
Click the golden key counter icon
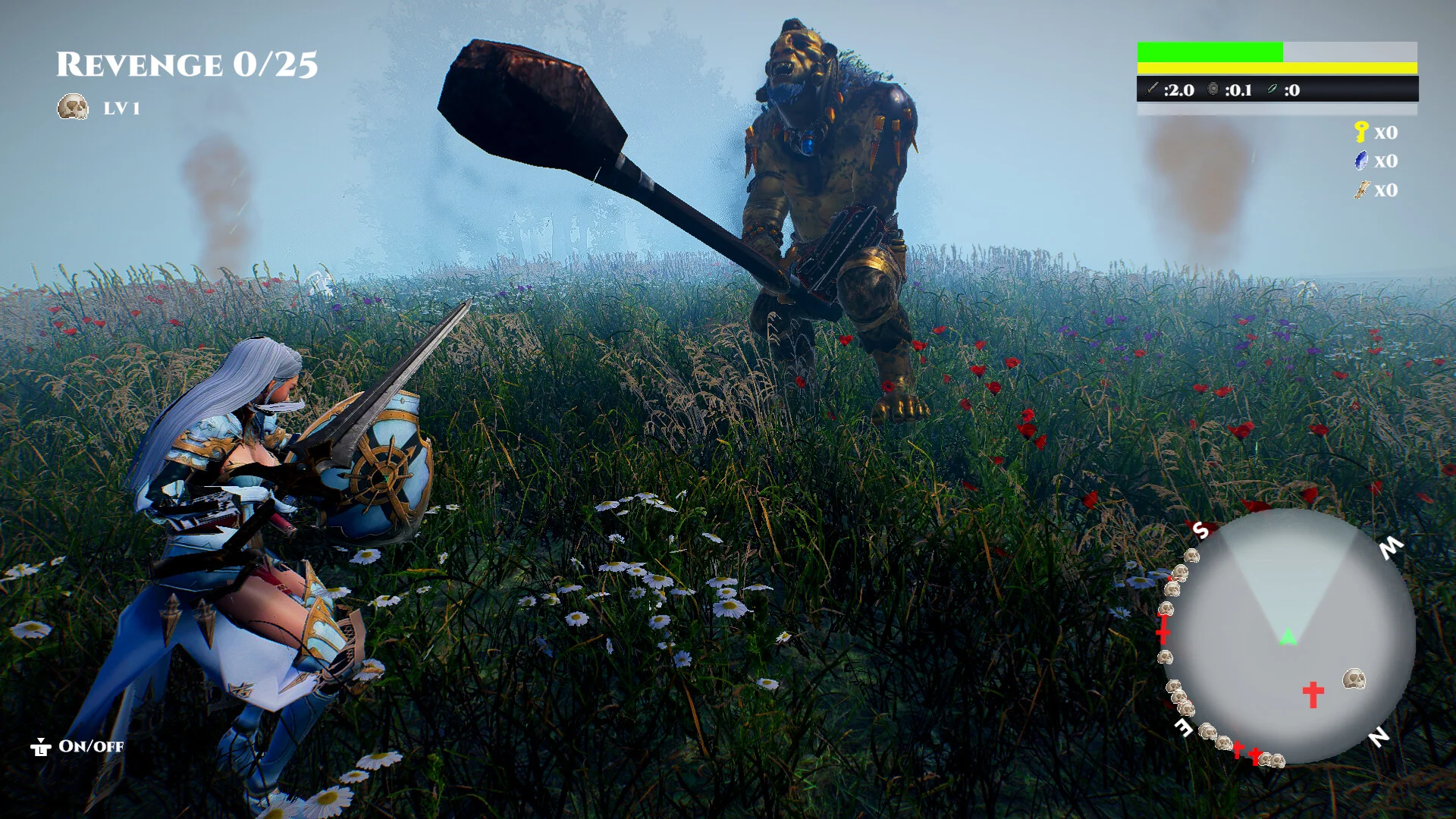(x=1361, y=132)
